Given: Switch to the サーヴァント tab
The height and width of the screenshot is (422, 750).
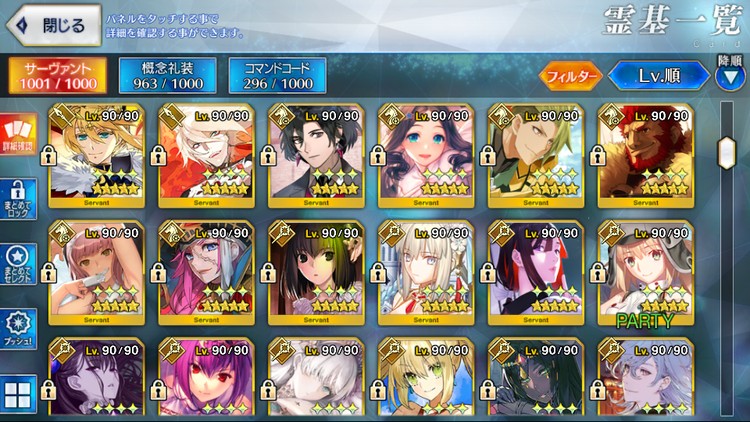Looking at the screenshot, I should pyautogui.click(x=56, y=76).
